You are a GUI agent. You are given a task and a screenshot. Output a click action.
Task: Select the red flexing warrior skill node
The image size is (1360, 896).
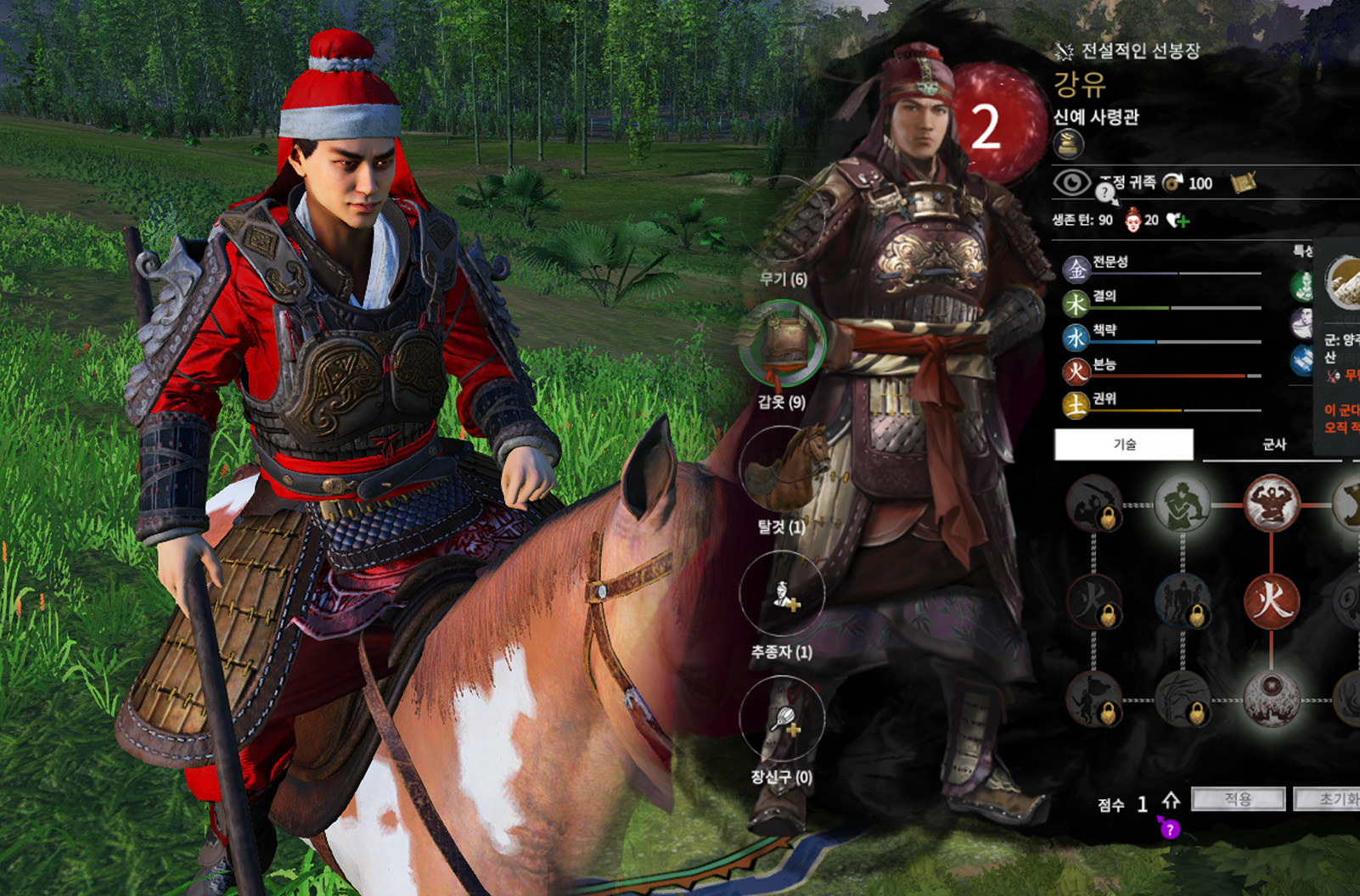[1271, 504]
